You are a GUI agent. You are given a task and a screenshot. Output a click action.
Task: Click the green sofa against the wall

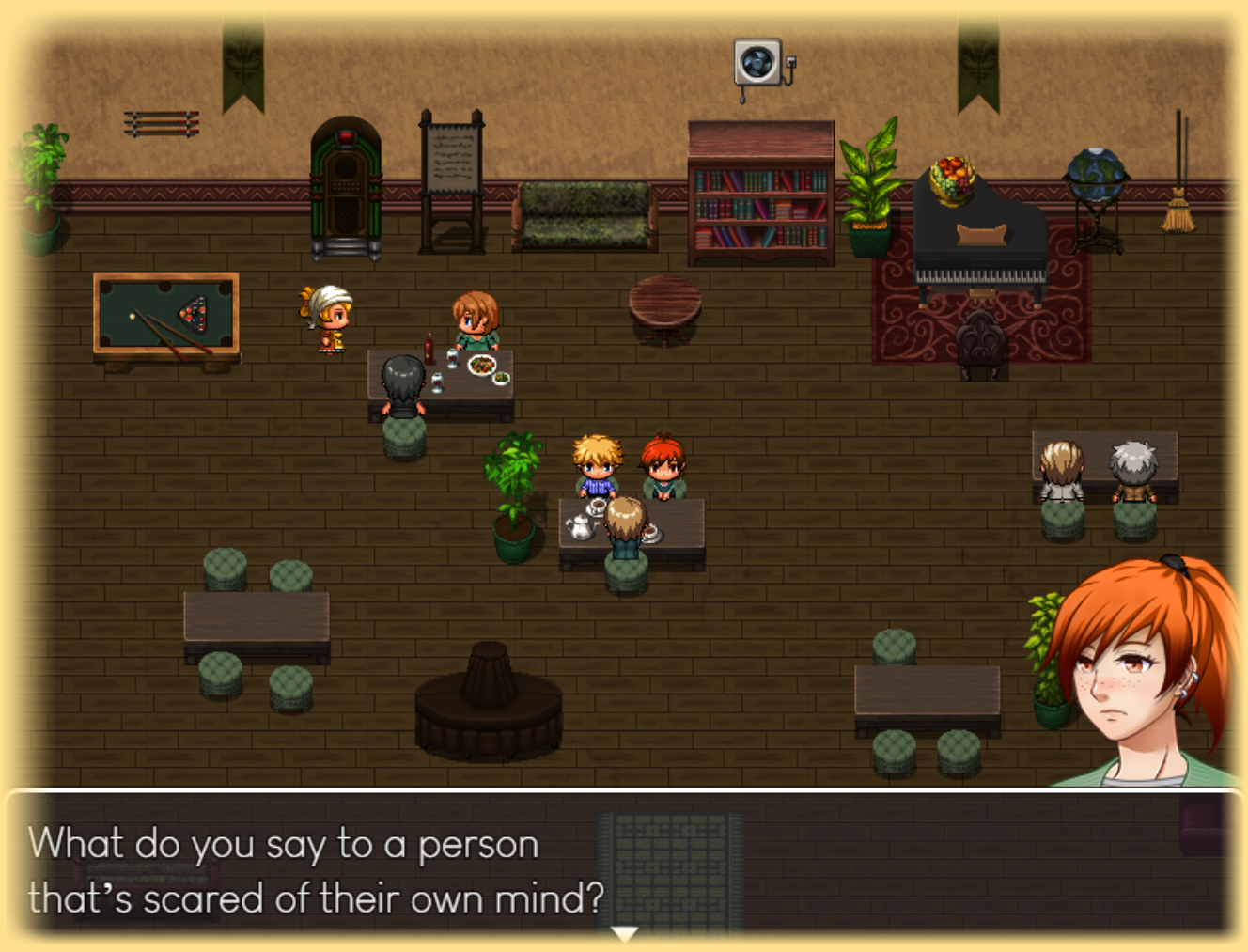pyautogui.click(x=583, y=216)
